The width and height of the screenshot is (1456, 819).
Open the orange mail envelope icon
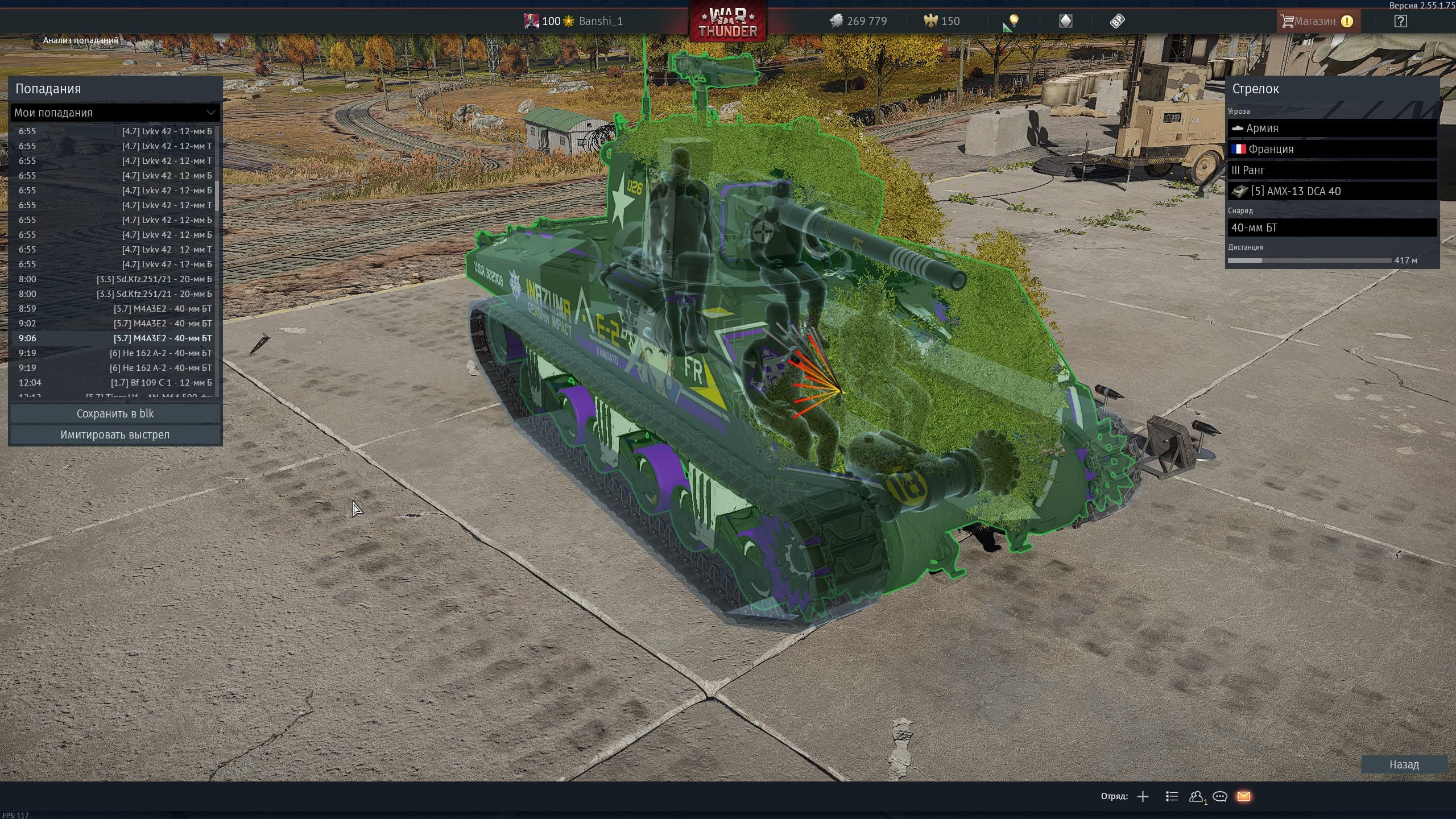(x=1244, y=796)
